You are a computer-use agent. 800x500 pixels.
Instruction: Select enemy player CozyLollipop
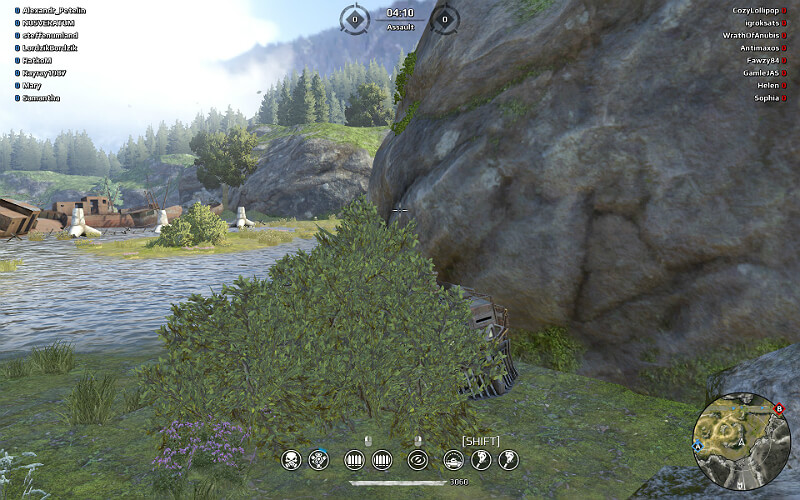pyautogui.click(x=754, y=10)
